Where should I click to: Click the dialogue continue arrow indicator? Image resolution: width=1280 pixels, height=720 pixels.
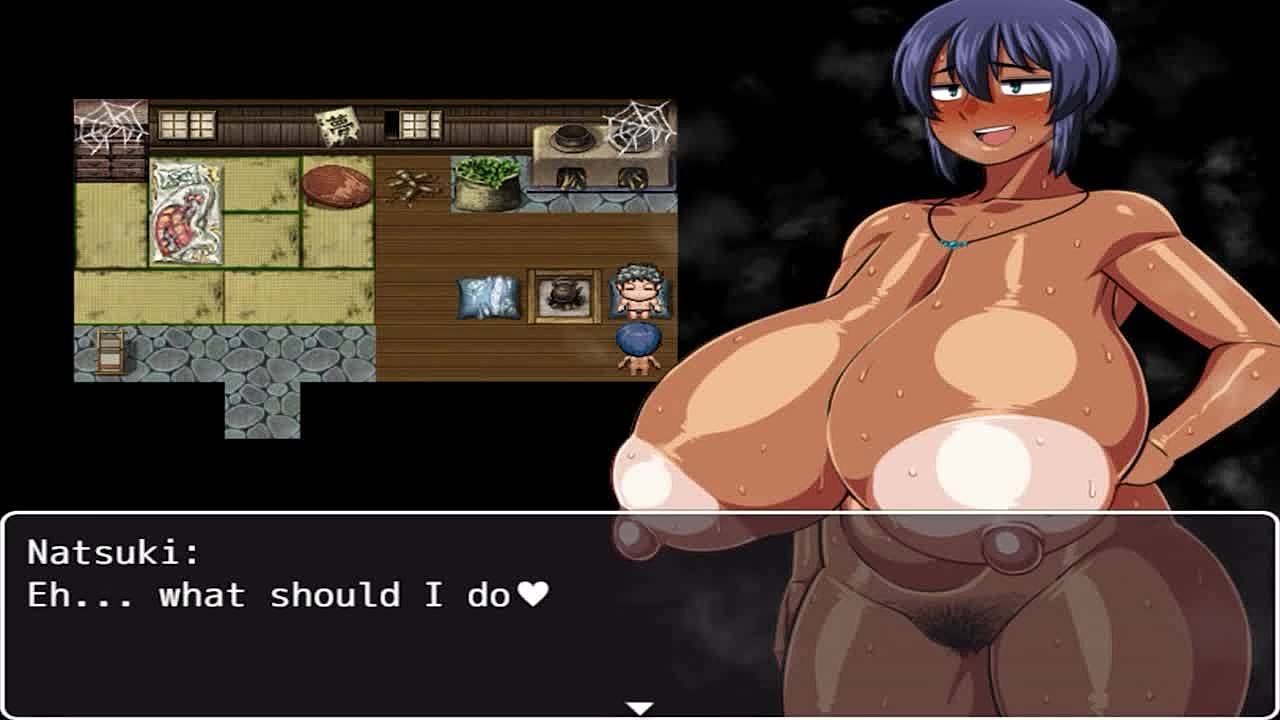pos(639,708)
